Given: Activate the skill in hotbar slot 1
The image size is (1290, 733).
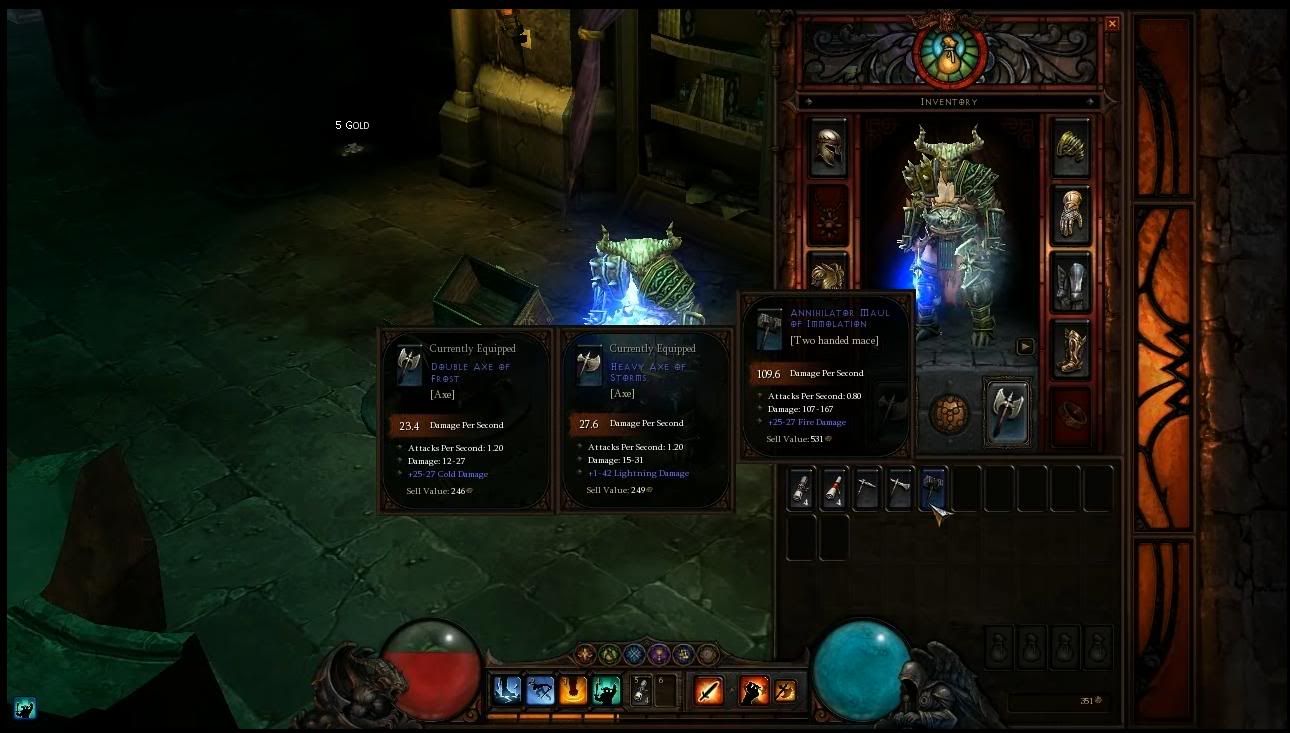Looking at the screenshot, I should tap(506, 689).
